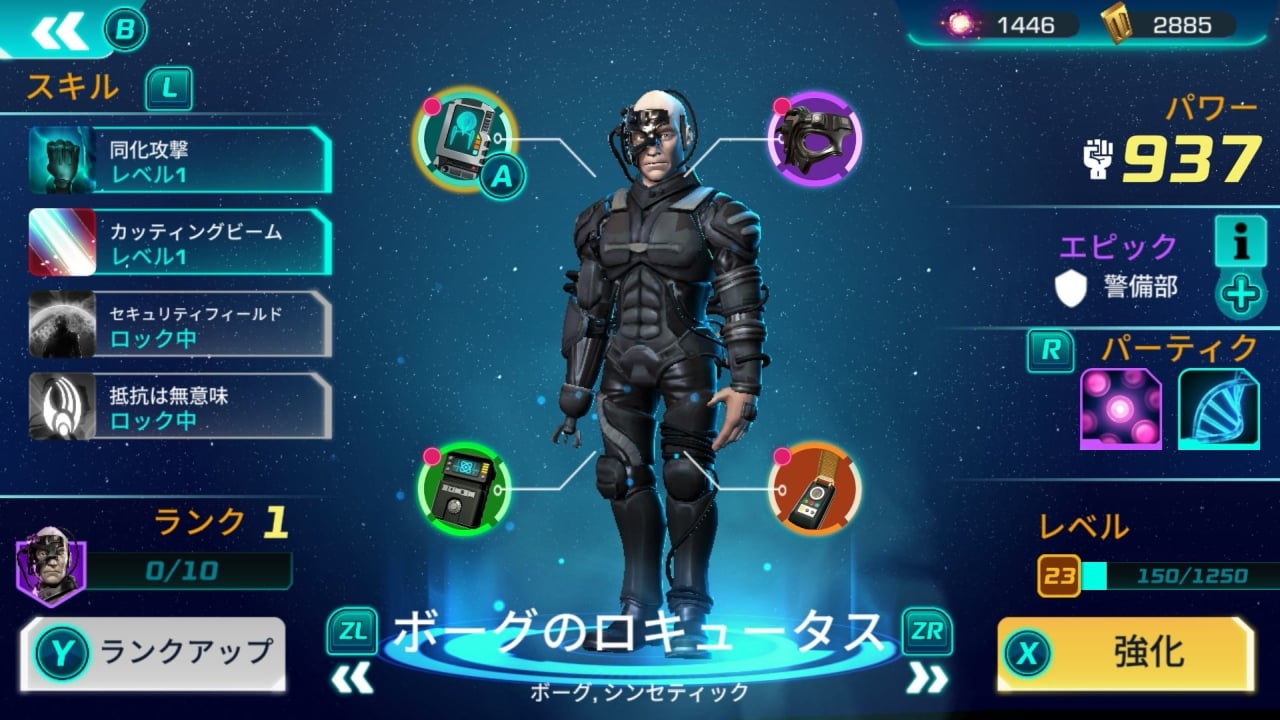
Task: View the locked セキュリティフィールド skill
Action: pyautogui.click(x=180, y=325)
